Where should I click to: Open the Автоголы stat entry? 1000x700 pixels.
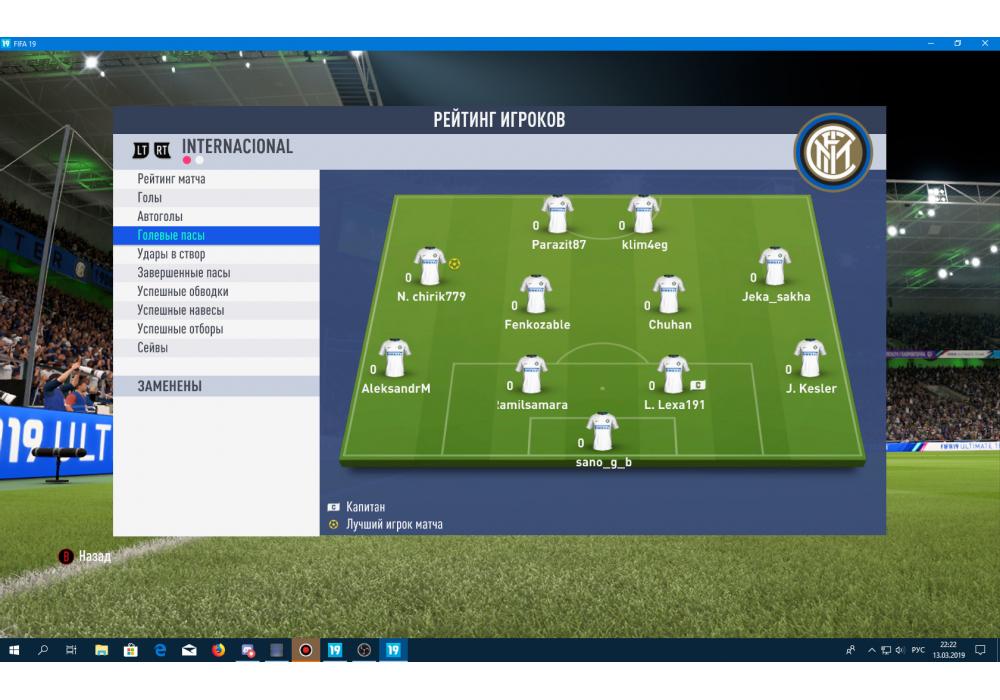[x=160, y=217]
